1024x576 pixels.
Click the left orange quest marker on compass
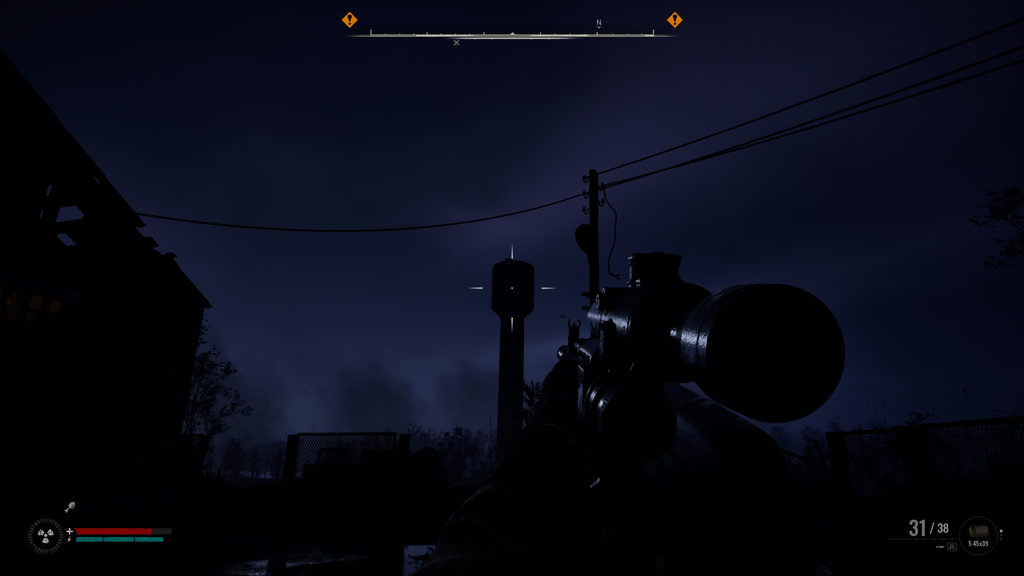coord(349,20)
